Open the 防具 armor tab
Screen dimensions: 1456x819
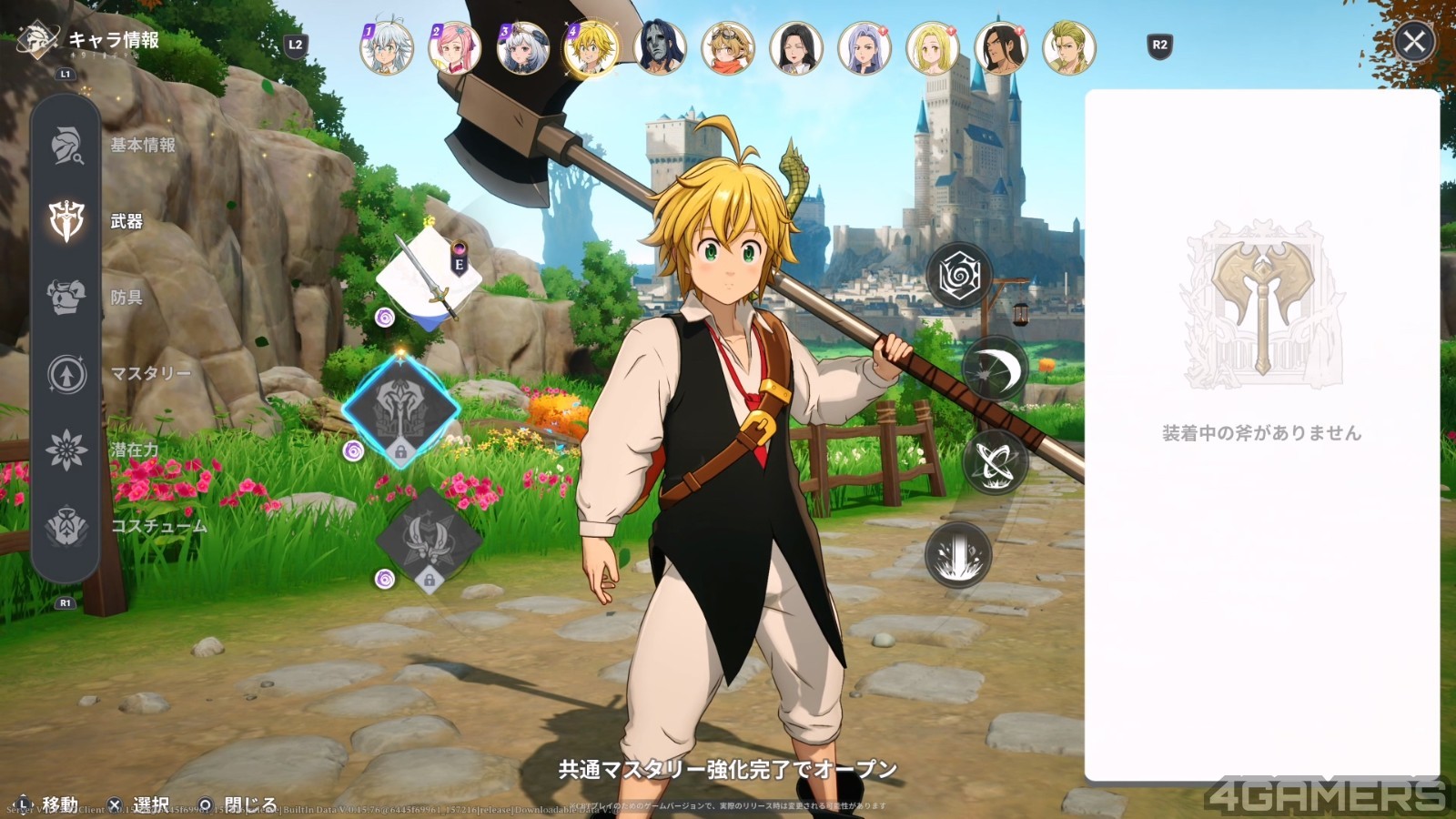(66, 297)
